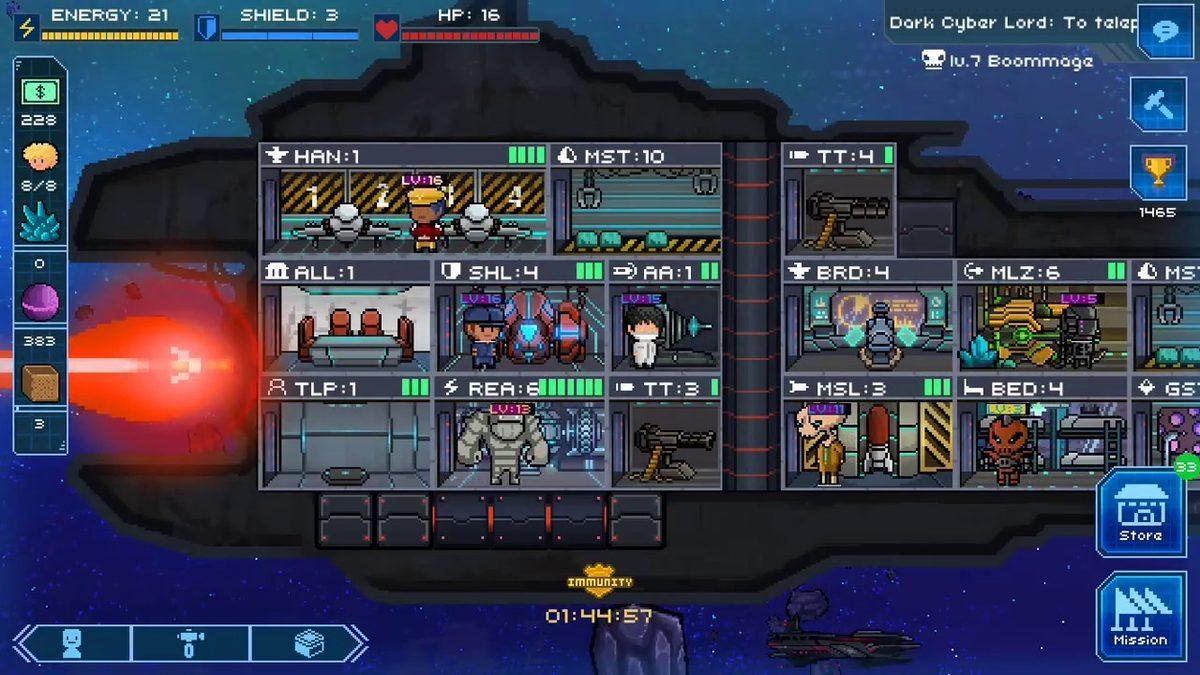
Task: Select the crew figure toolbar icon
Action: click(73, 644)
